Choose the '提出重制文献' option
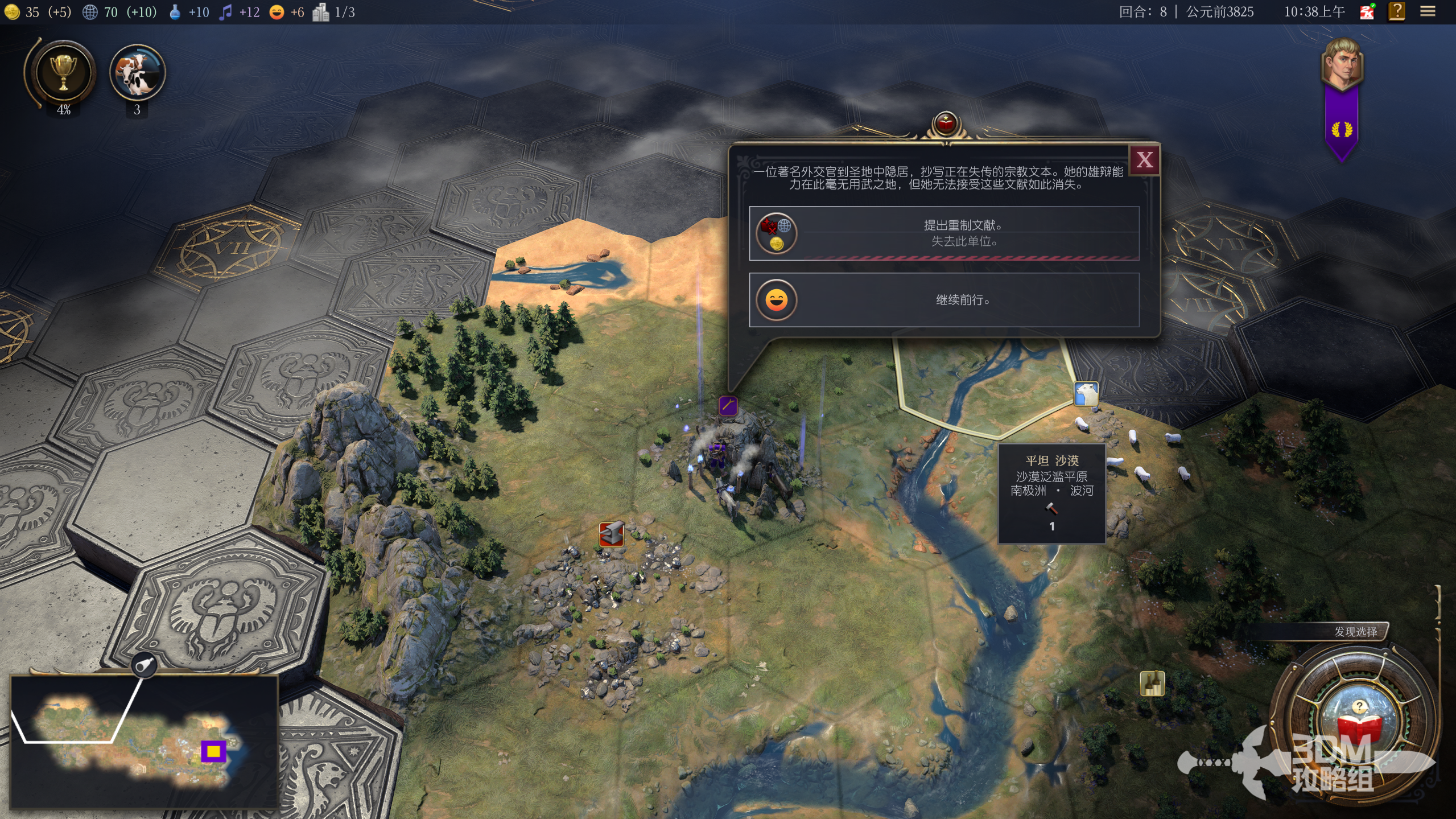Screen dimensions: 1456x819 pyautogui.click(x=944, y=233)
